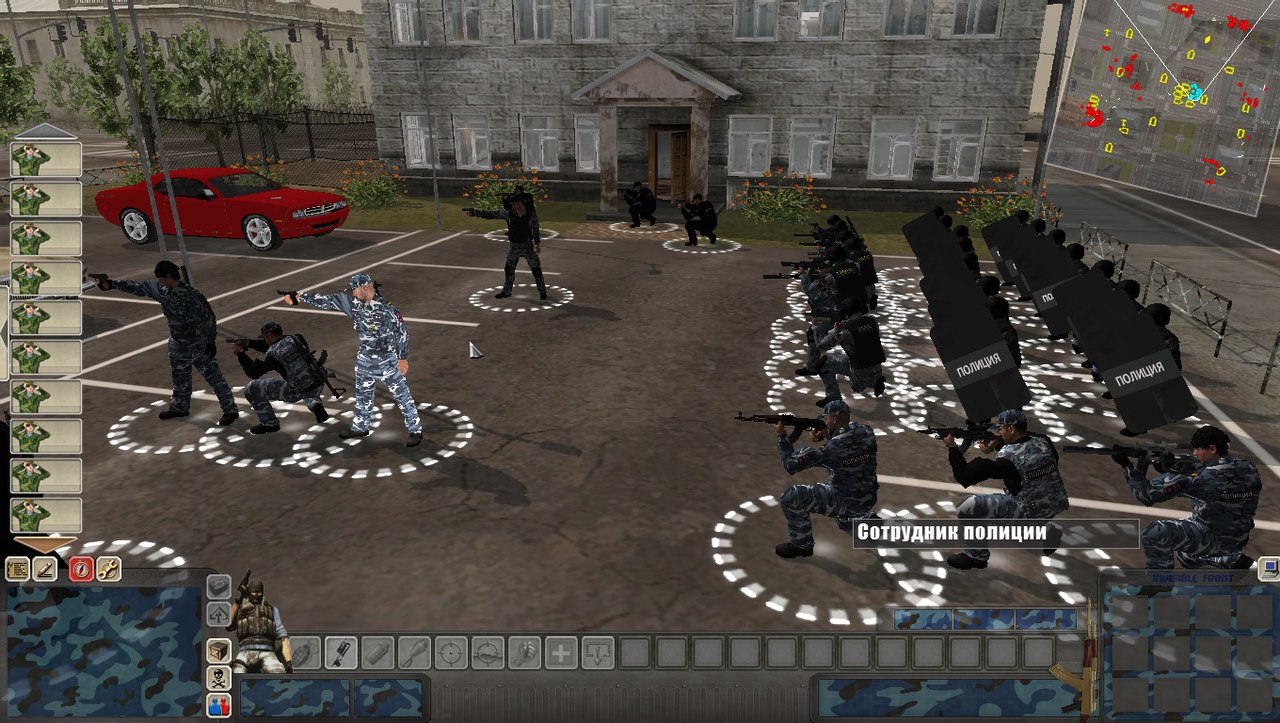Select the frag grenade action
This screenshot has width=1280, height=723.
pos(305,653)
